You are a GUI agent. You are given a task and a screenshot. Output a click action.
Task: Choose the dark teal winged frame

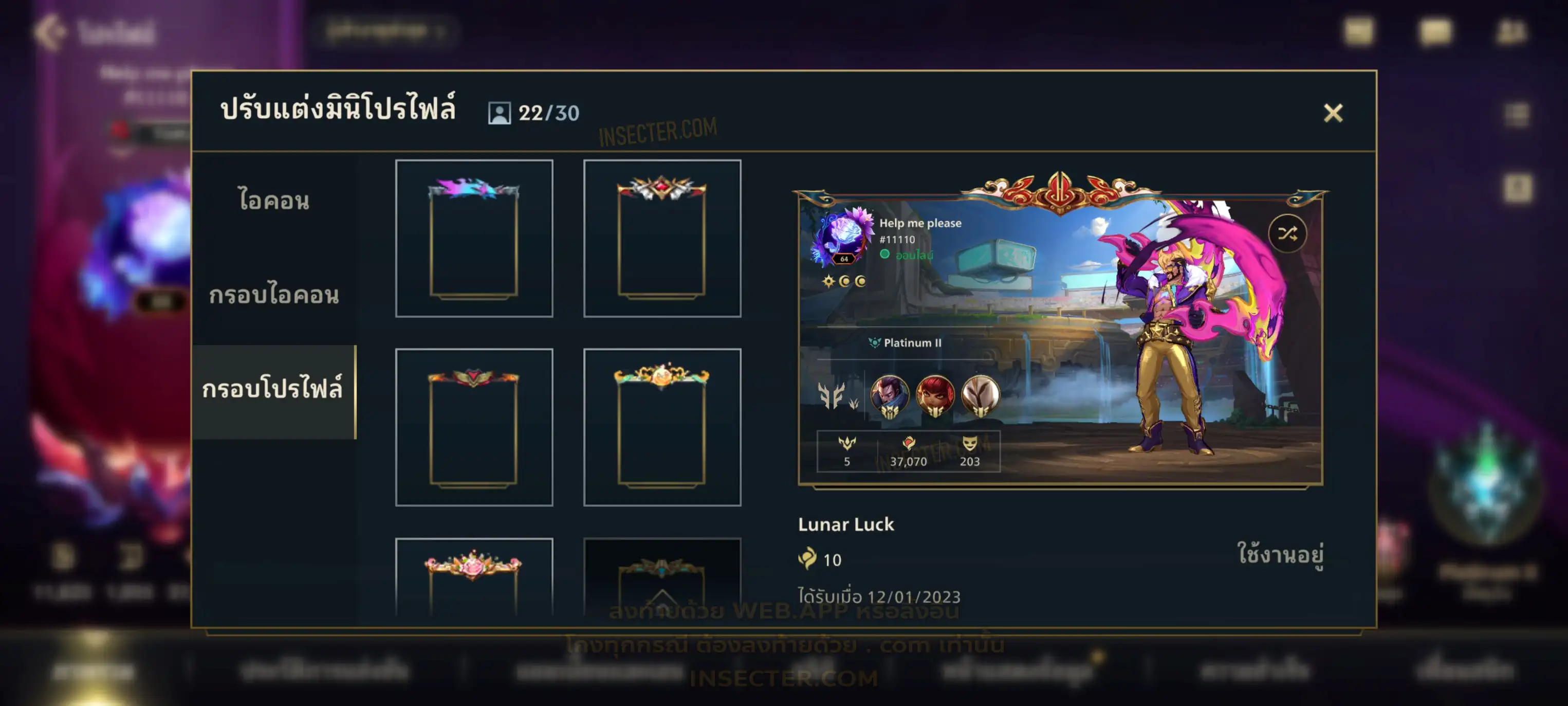coord(661,577)
